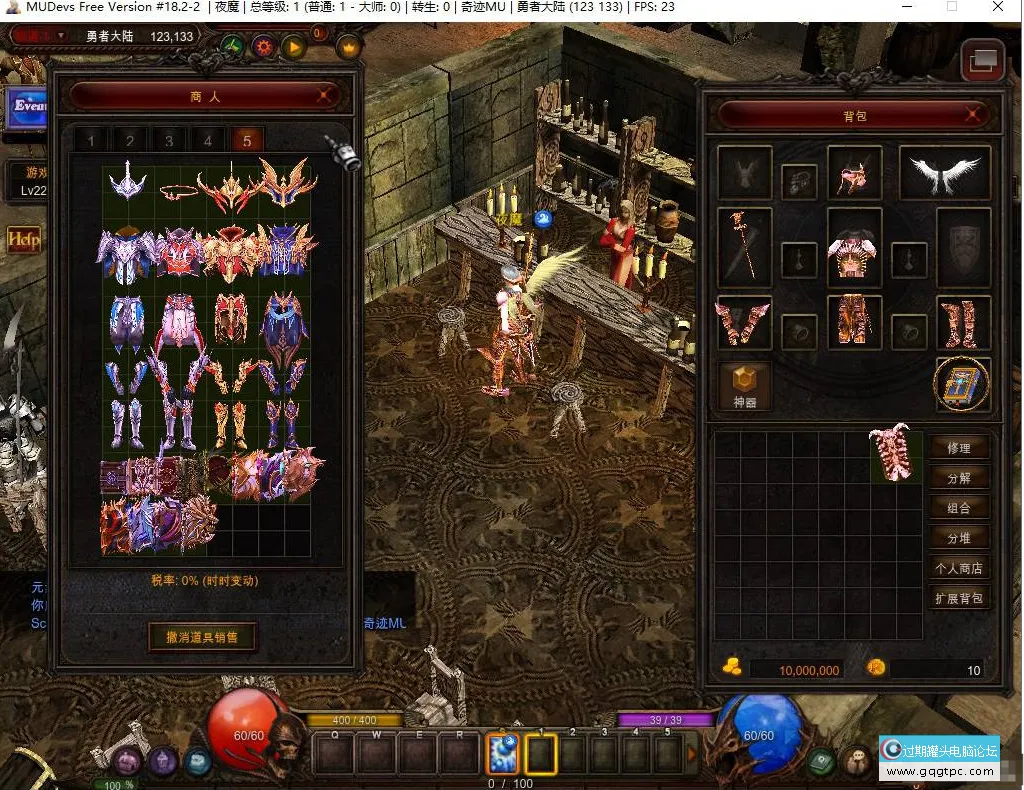
Task: Open the orange gear settings icon
Action: pyautogui.click(x=264, y=46)
